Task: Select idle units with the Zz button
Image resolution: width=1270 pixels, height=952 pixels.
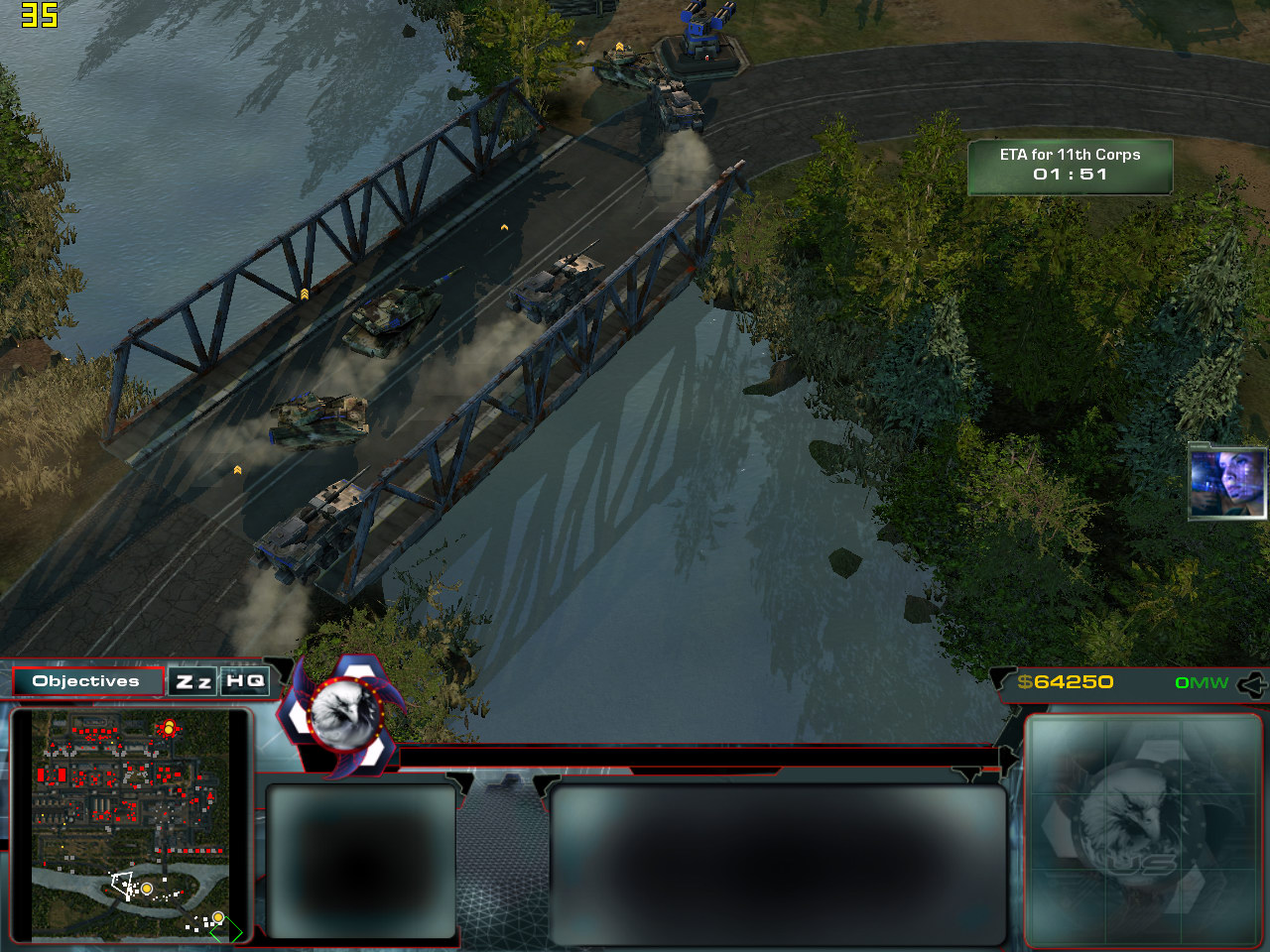Action: (193, 681)
